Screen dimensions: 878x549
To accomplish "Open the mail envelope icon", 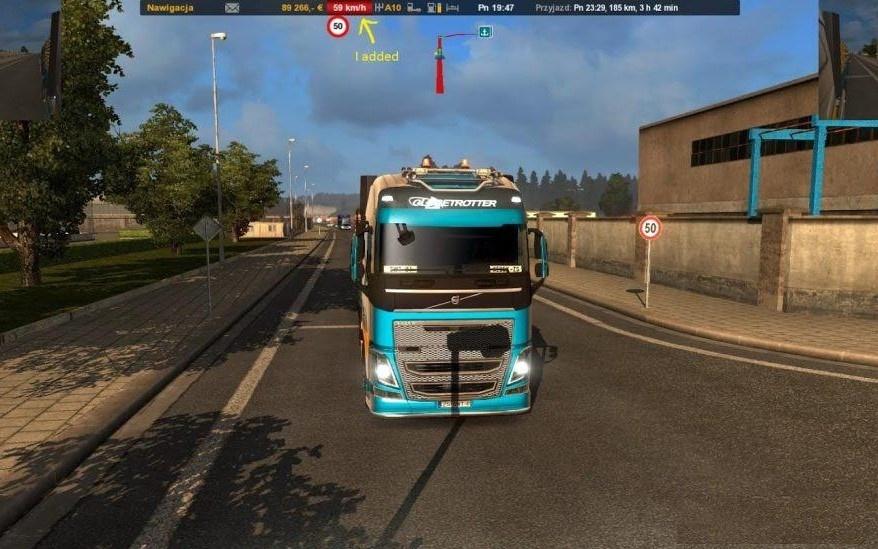I will coord(232,8).
